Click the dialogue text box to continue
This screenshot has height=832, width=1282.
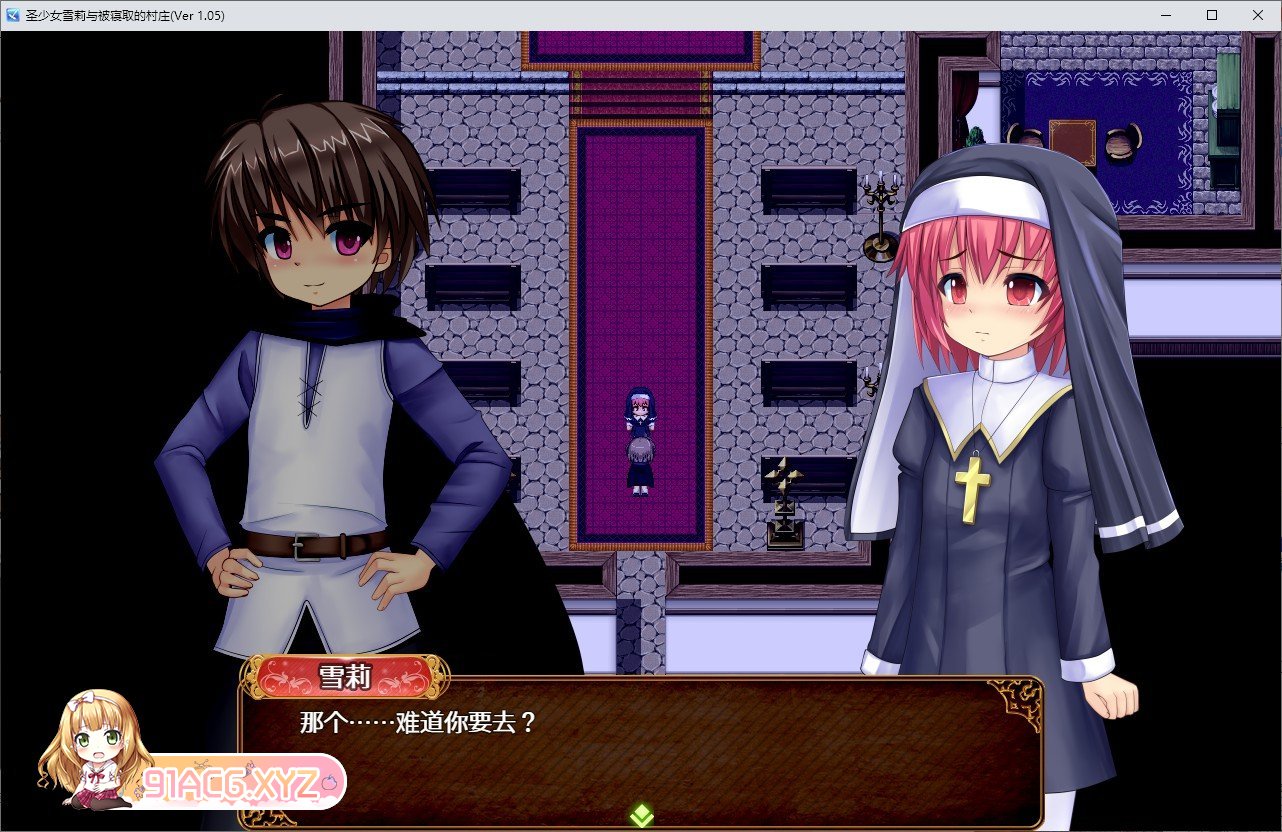point(640,752)
